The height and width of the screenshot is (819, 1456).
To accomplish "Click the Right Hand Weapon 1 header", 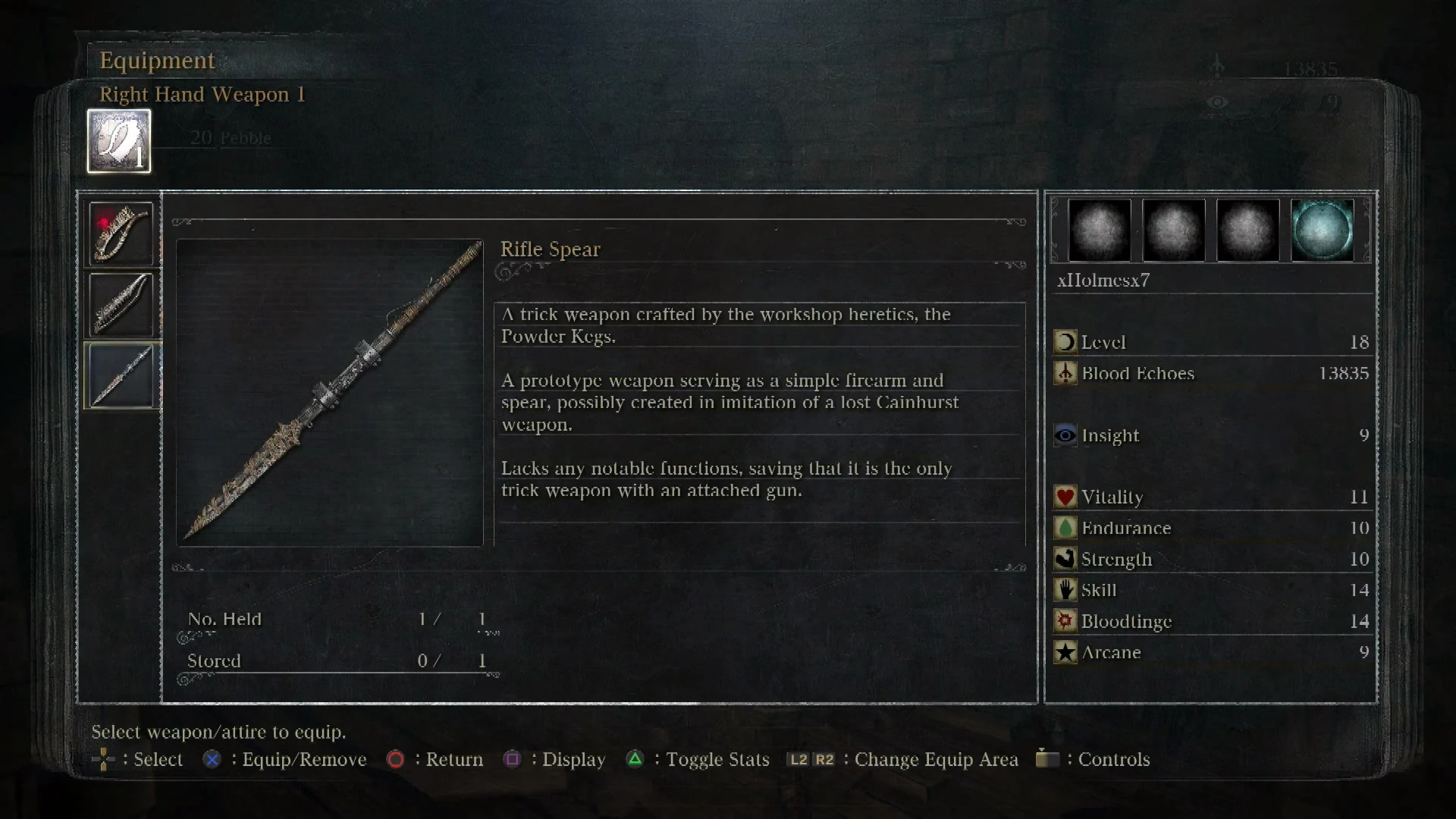I will (203, 95).
